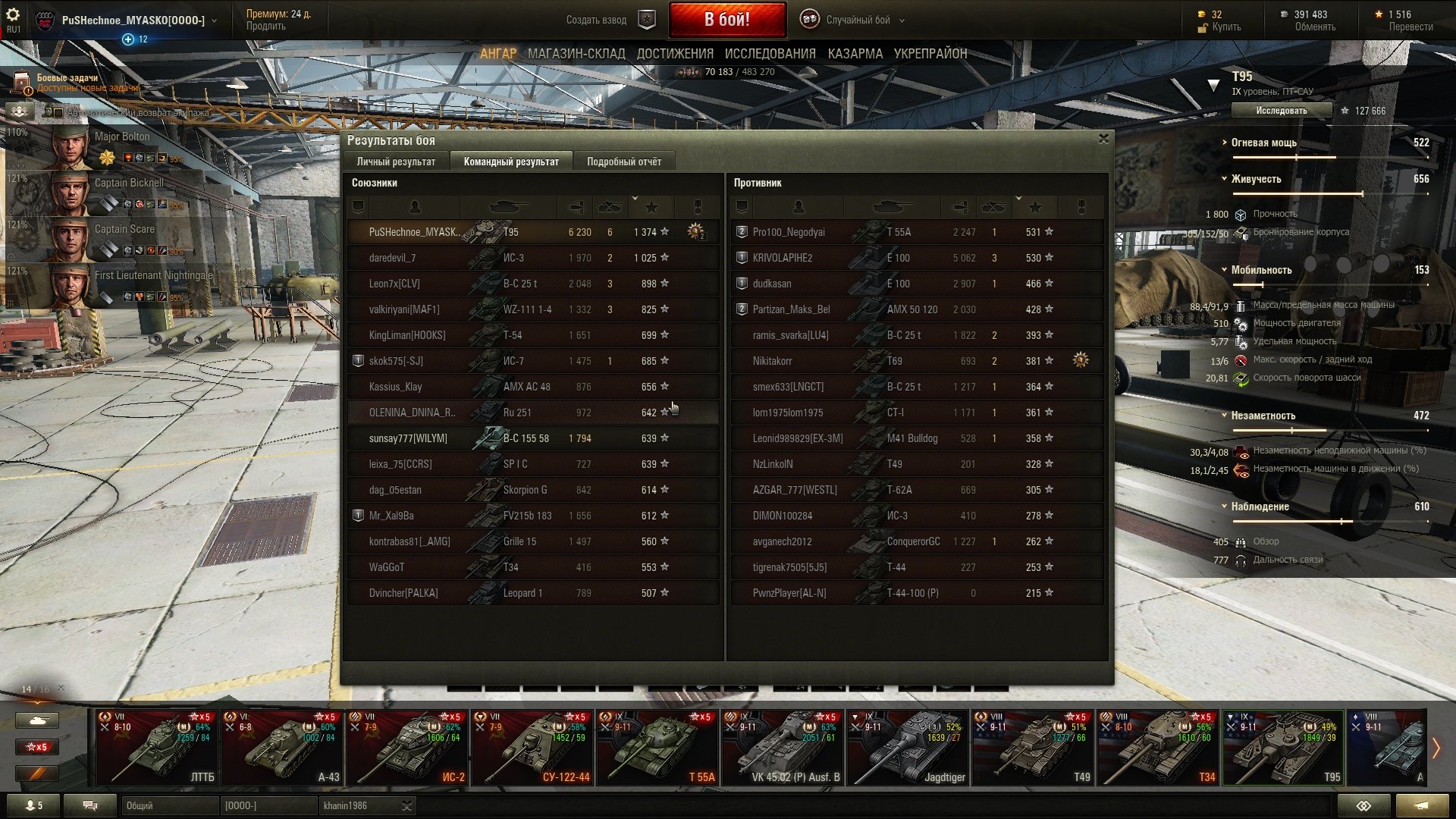This screenshot has width=1456, height=819.
Task: Start battle with the red В бой! button
Action: (x=726, y=20)
